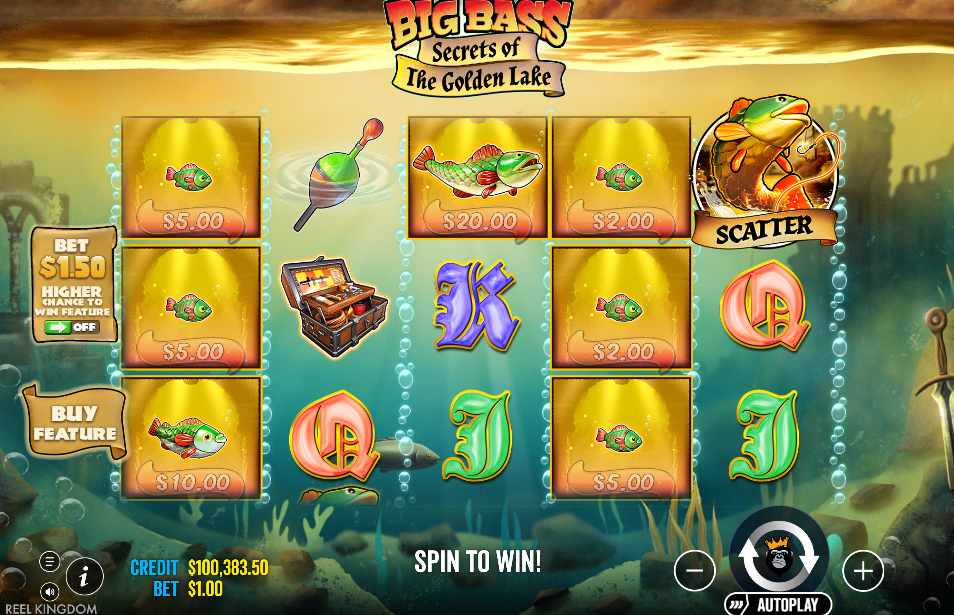Increase the bet with the plus button
The image size is (954, 615).
(x=862, y=571)
